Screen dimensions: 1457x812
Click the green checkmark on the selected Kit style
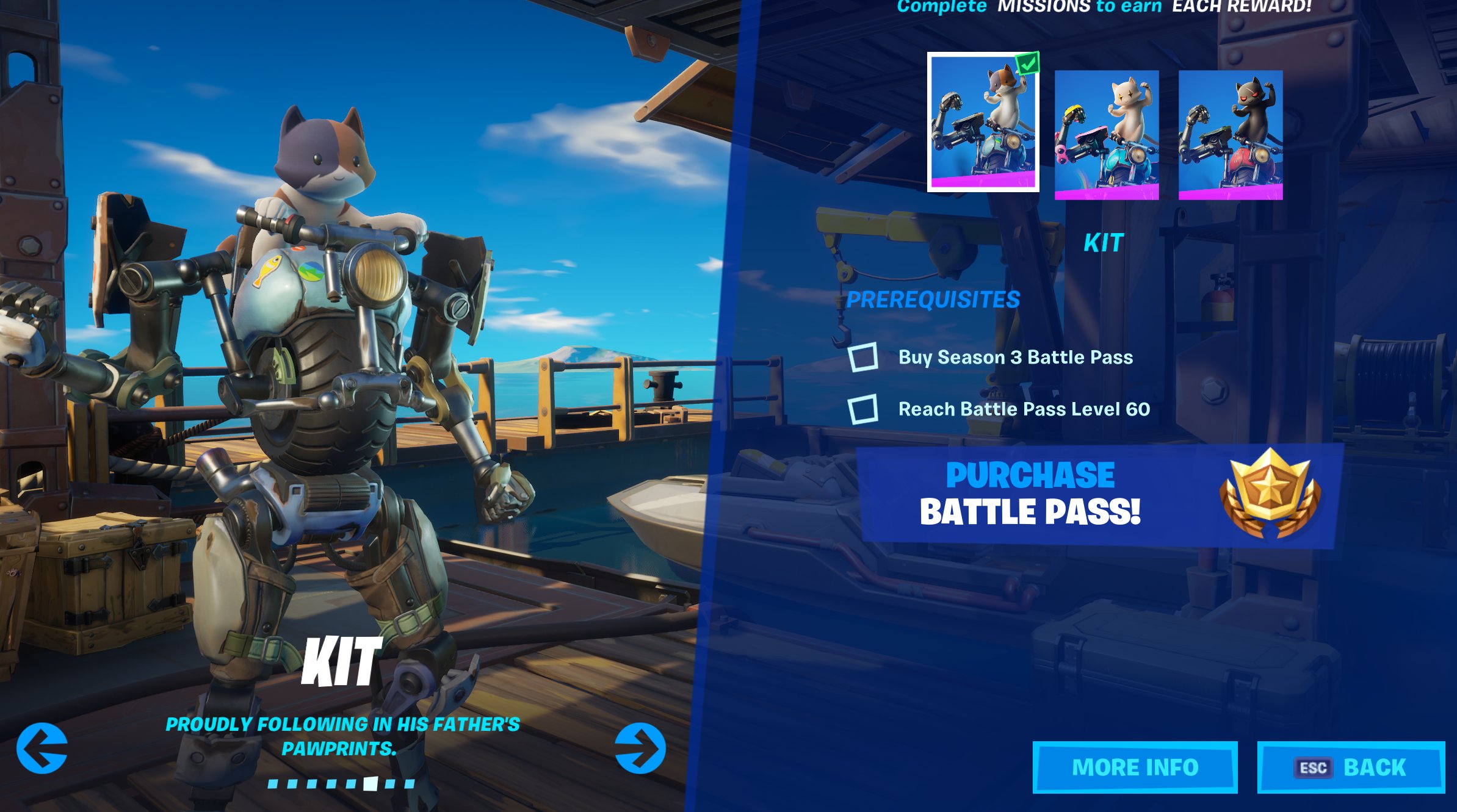[x=1027, y=62]
